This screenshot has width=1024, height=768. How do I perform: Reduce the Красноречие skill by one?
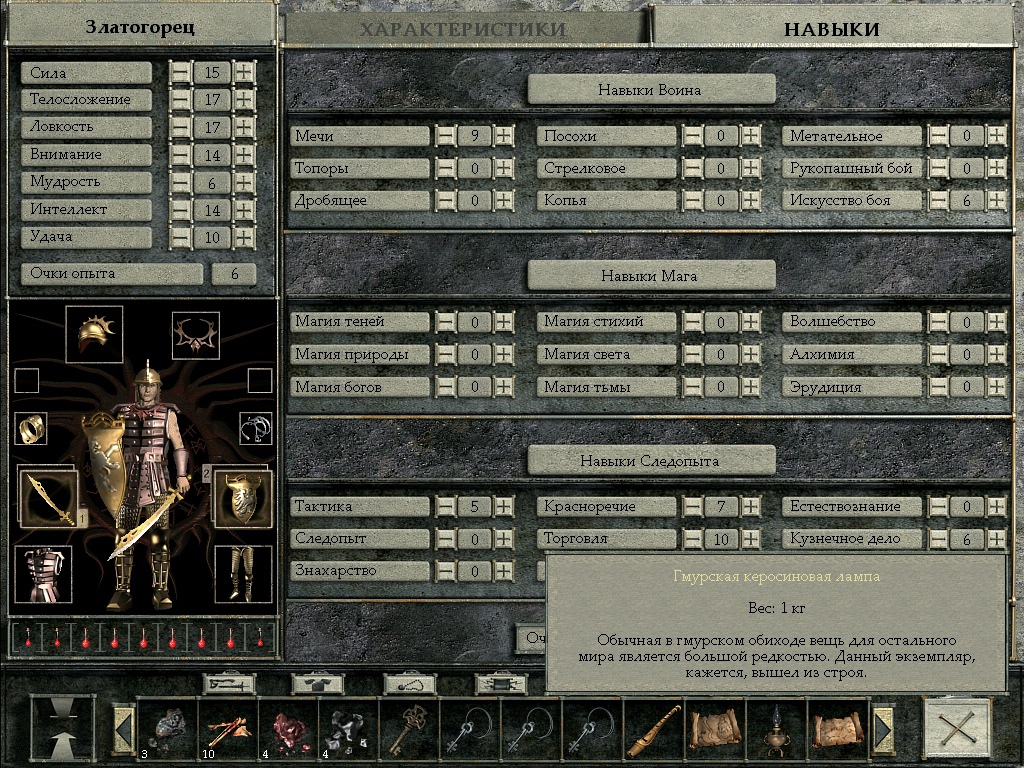(x=692, y=507)
